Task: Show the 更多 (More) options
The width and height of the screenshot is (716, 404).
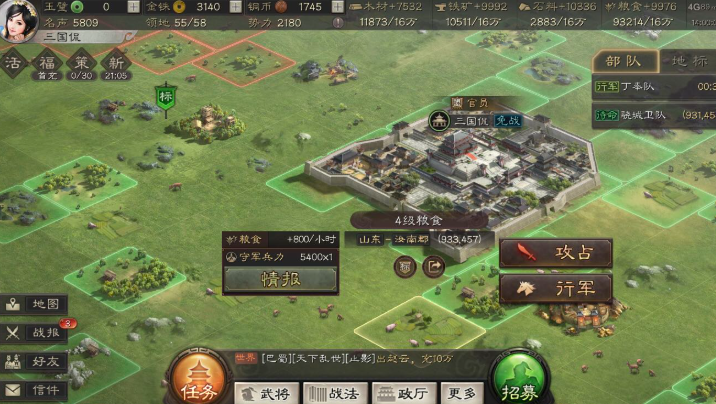Action: (461, 393)
